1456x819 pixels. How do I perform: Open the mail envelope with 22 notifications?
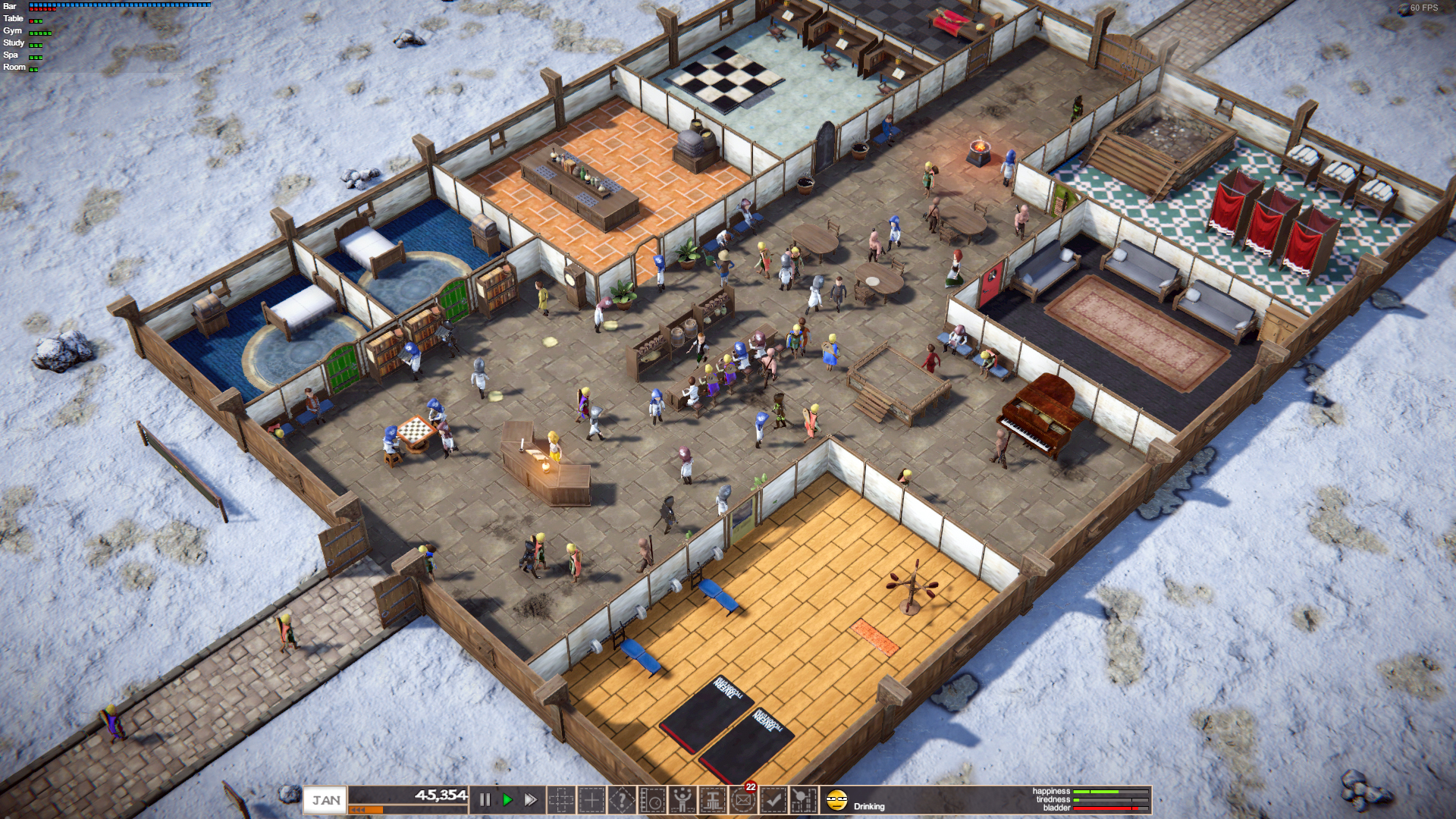point(743,800)
